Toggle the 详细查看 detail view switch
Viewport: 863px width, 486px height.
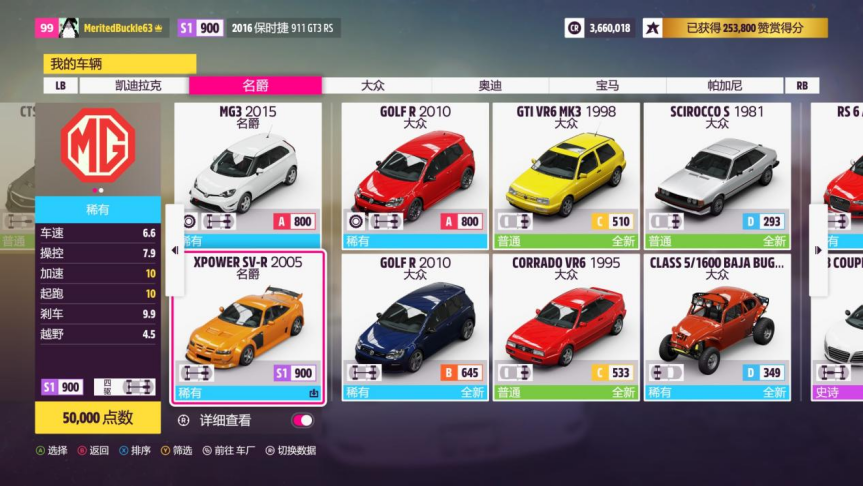pos(302,421)
